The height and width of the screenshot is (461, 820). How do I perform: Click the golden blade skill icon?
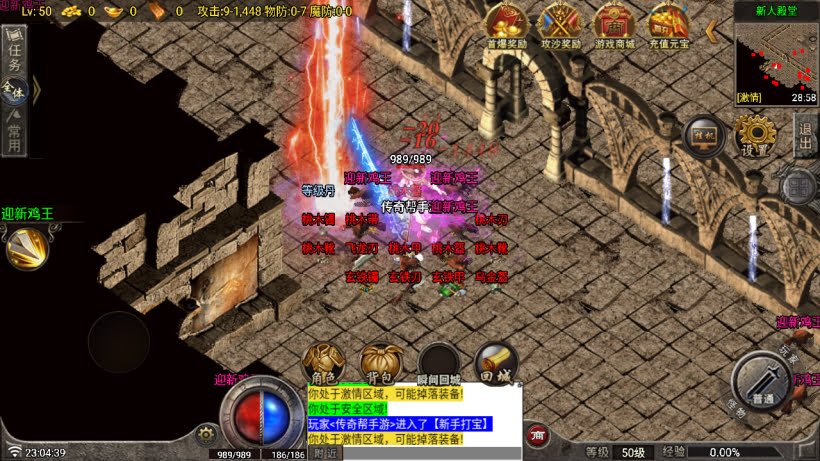coord(27,247)
